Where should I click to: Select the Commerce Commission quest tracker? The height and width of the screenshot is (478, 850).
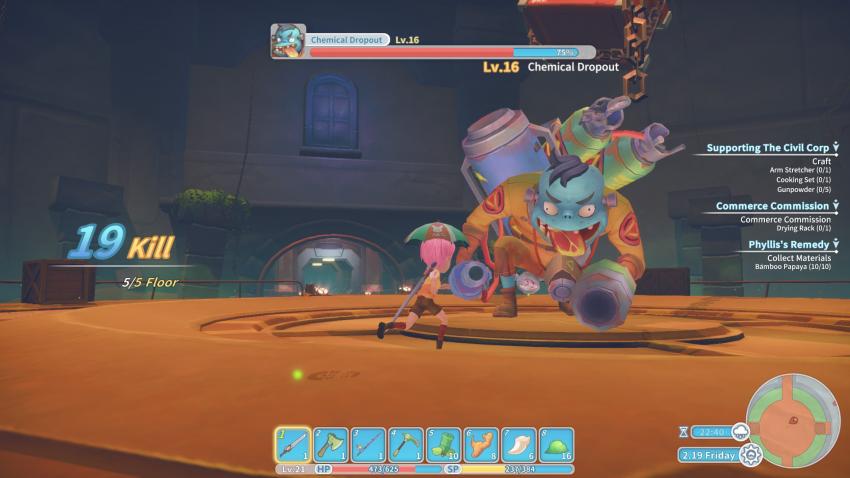coord(772,206)
